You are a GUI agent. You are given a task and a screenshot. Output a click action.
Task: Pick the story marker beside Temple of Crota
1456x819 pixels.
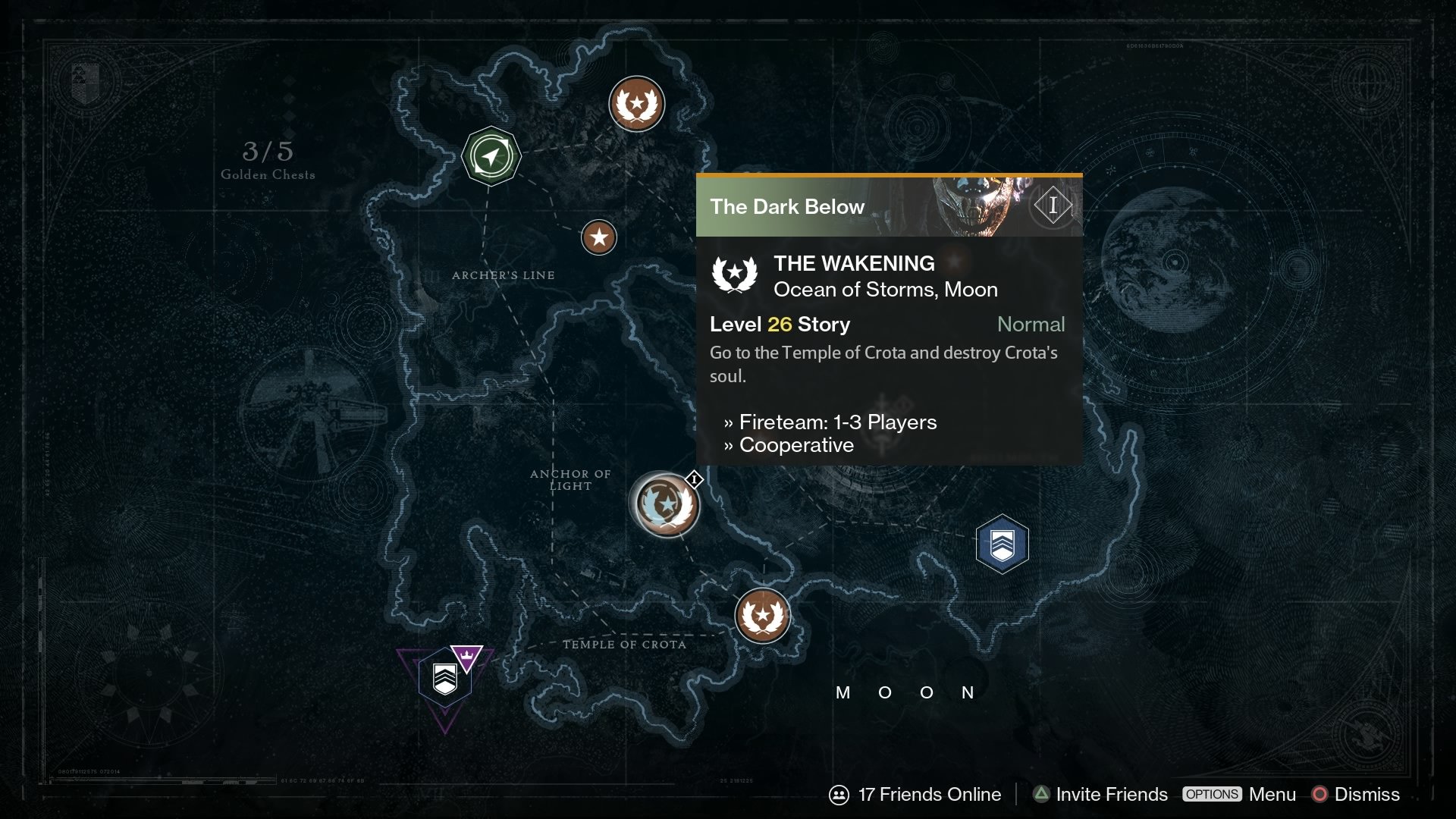click(762, 616)
